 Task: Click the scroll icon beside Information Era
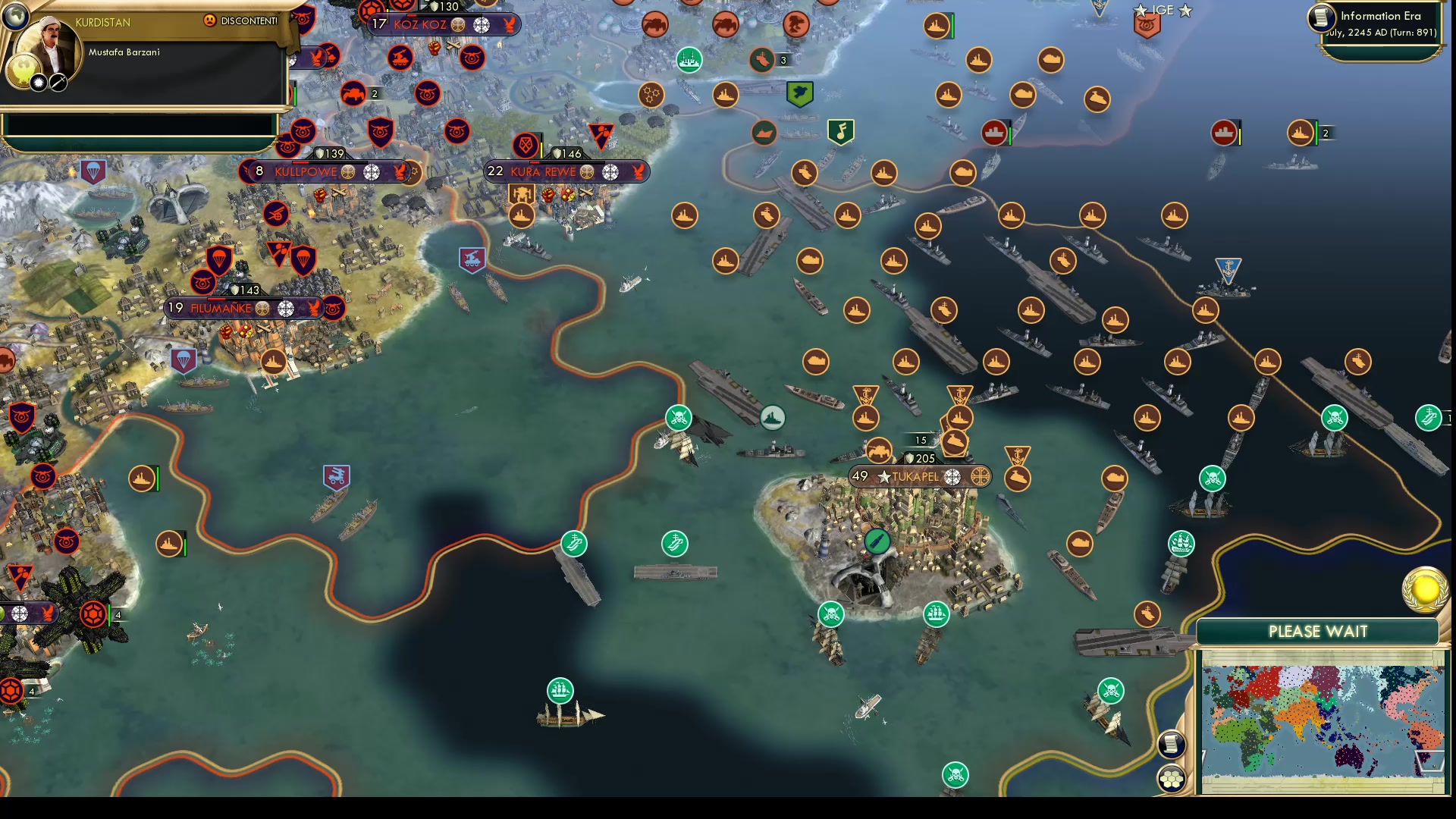pyautogui.click(x=1320, y=18)
